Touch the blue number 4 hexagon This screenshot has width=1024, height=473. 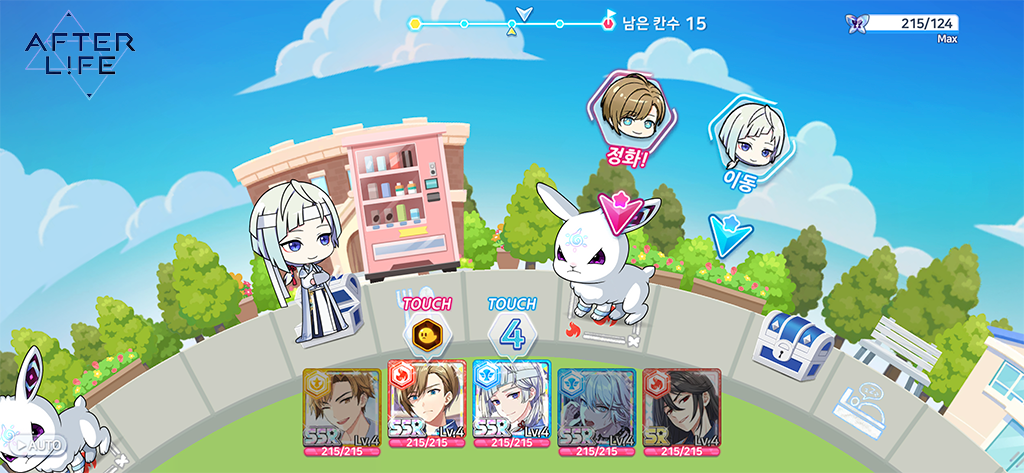(512, 334)
